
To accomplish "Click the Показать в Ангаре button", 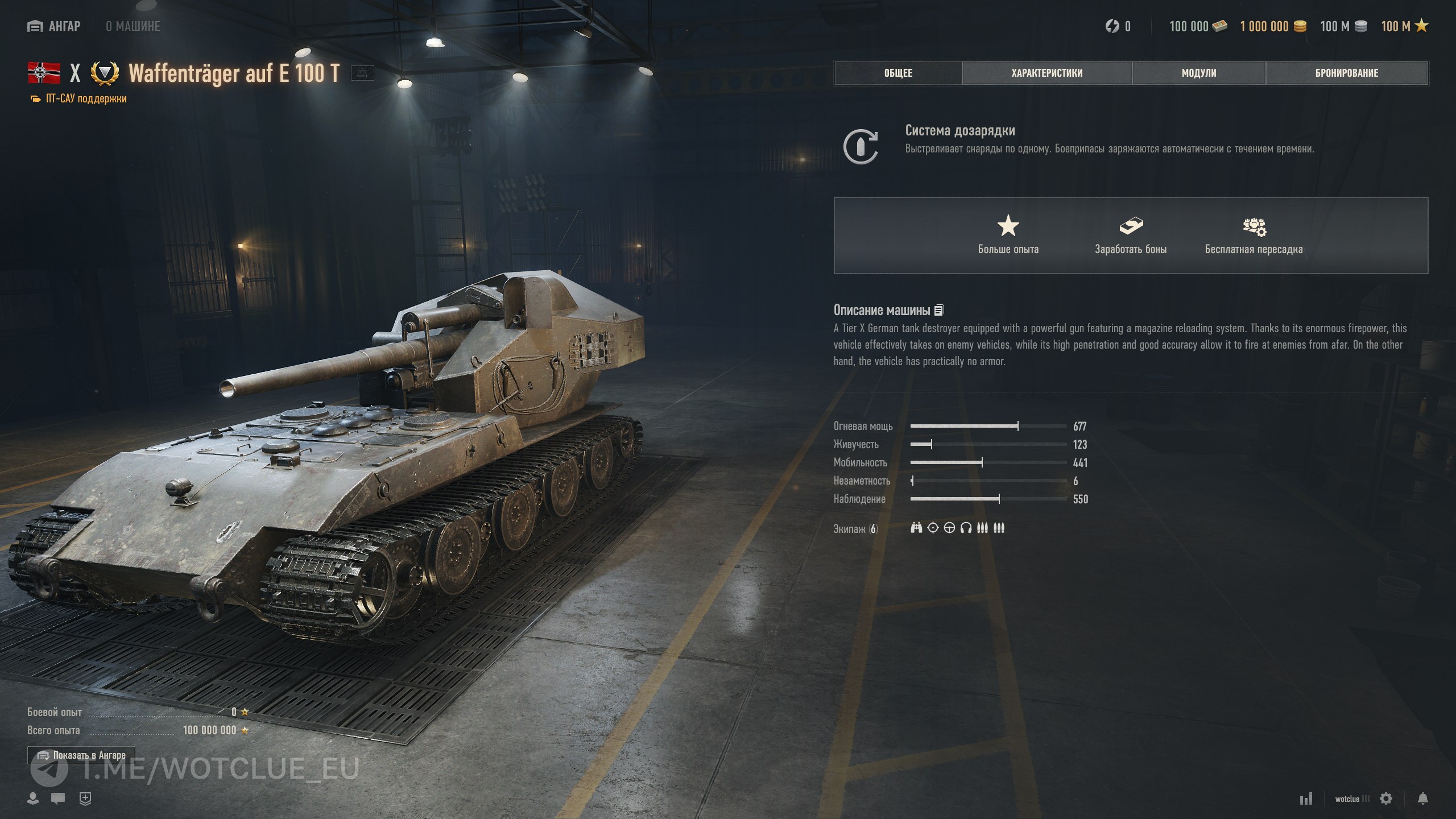I will [81, 755].
